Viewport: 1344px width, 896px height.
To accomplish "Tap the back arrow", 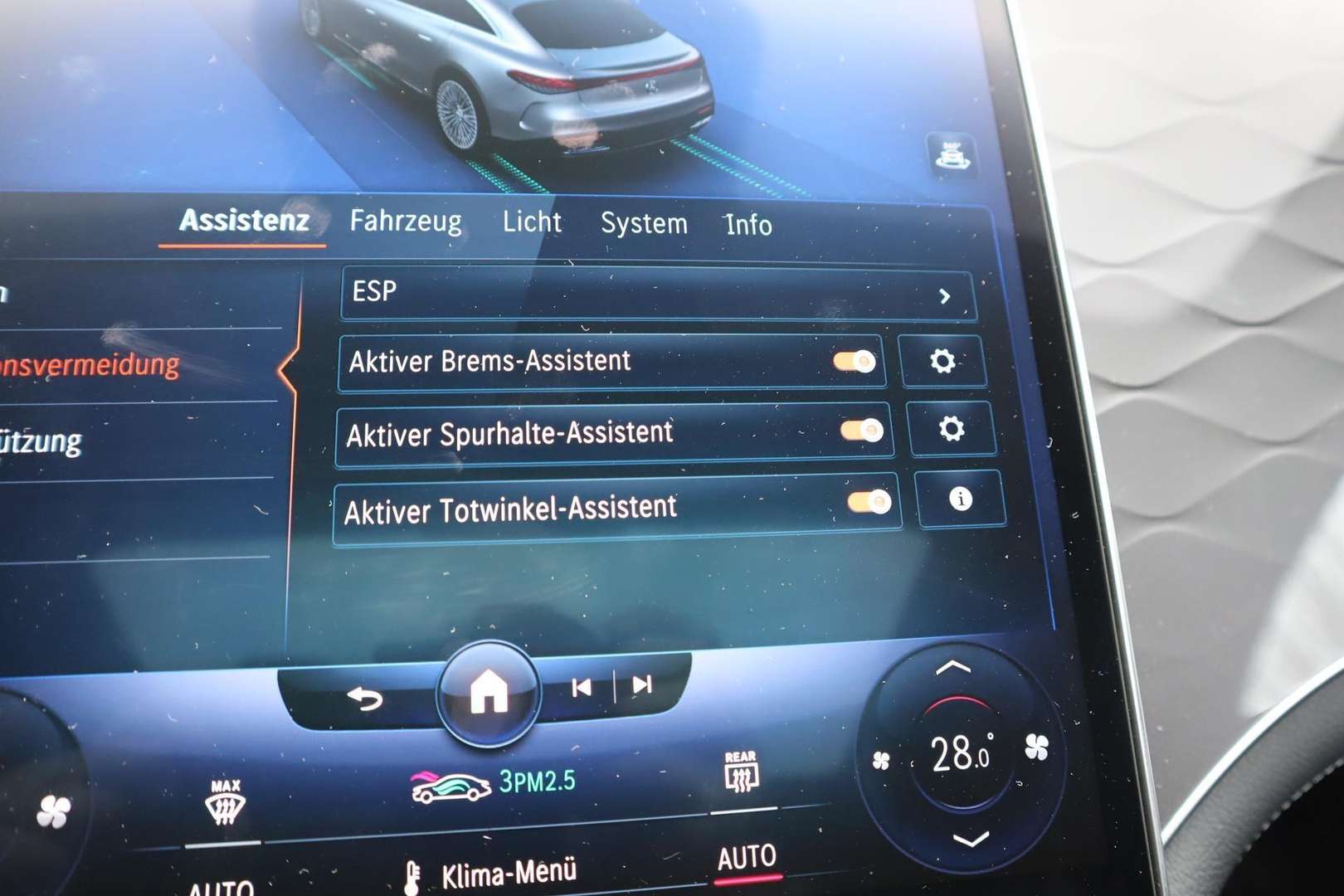I will (x=366, y=698).
